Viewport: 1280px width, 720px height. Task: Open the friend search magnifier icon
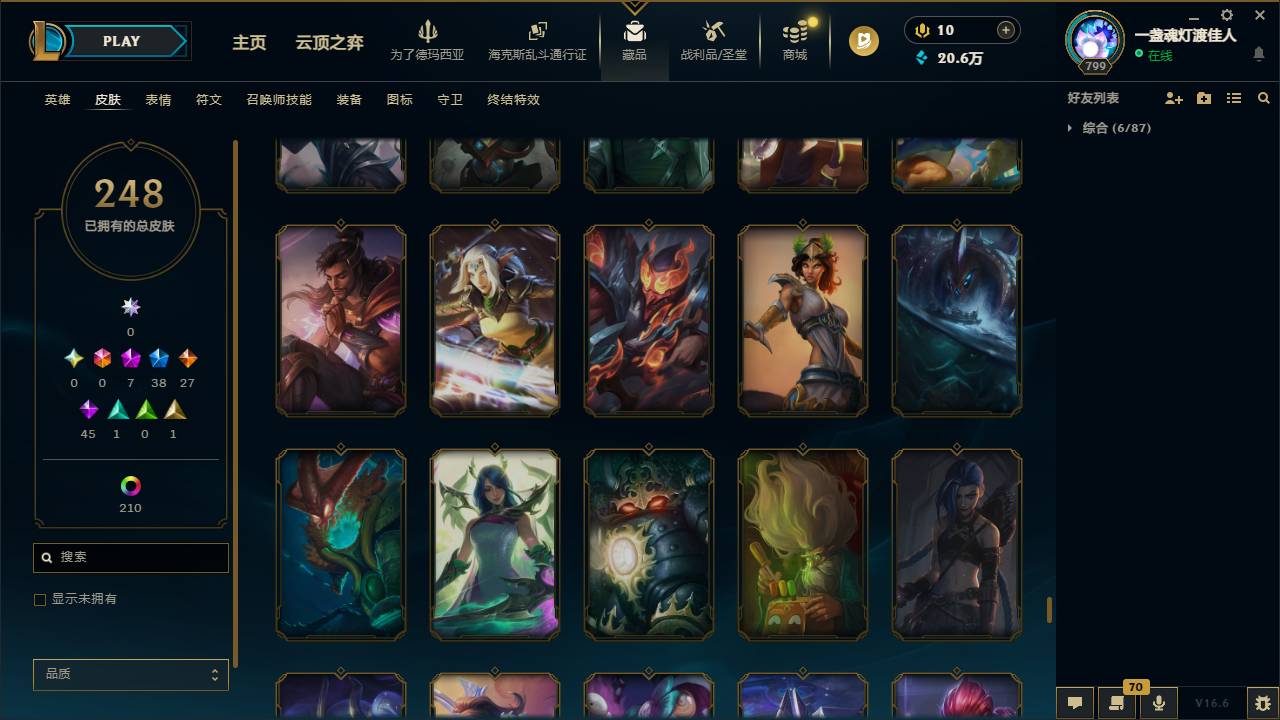[x=1264, y=97]
